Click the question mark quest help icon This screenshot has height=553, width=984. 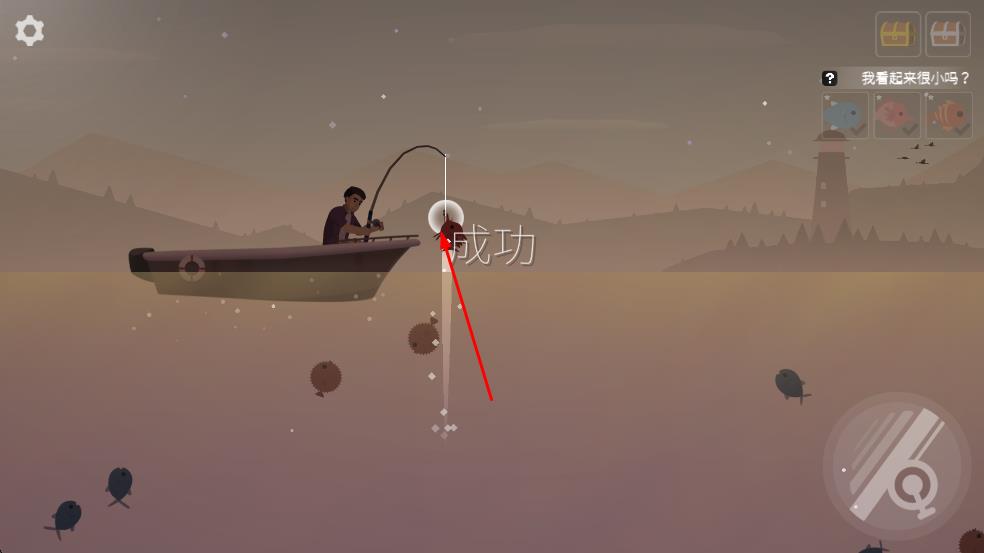point(829,78)
